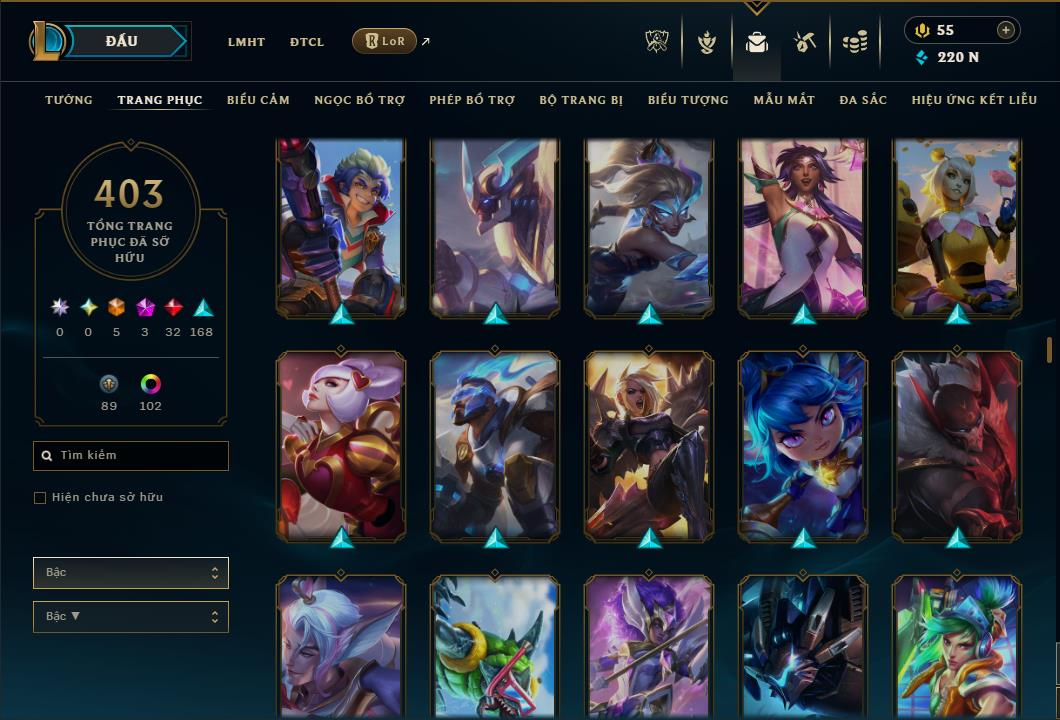Viewport: 1060px width, 720px height.
Task: View the BIỂU TƯỢNG icons tab
Action: coord(688,100)
